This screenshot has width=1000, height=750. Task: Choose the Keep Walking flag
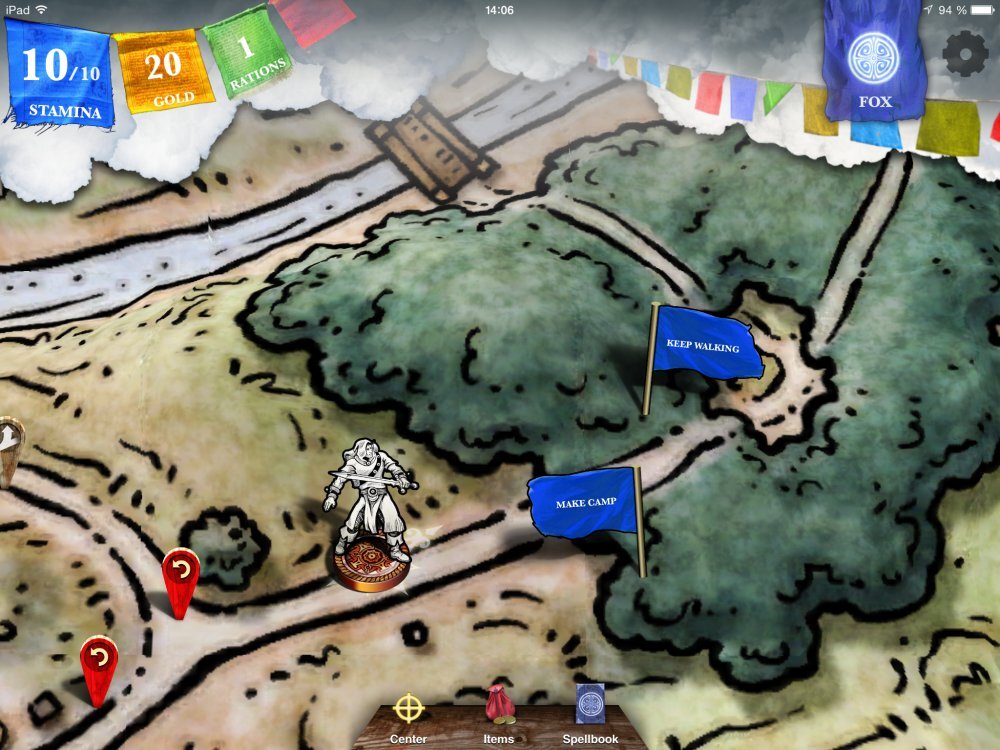point(704,348)
